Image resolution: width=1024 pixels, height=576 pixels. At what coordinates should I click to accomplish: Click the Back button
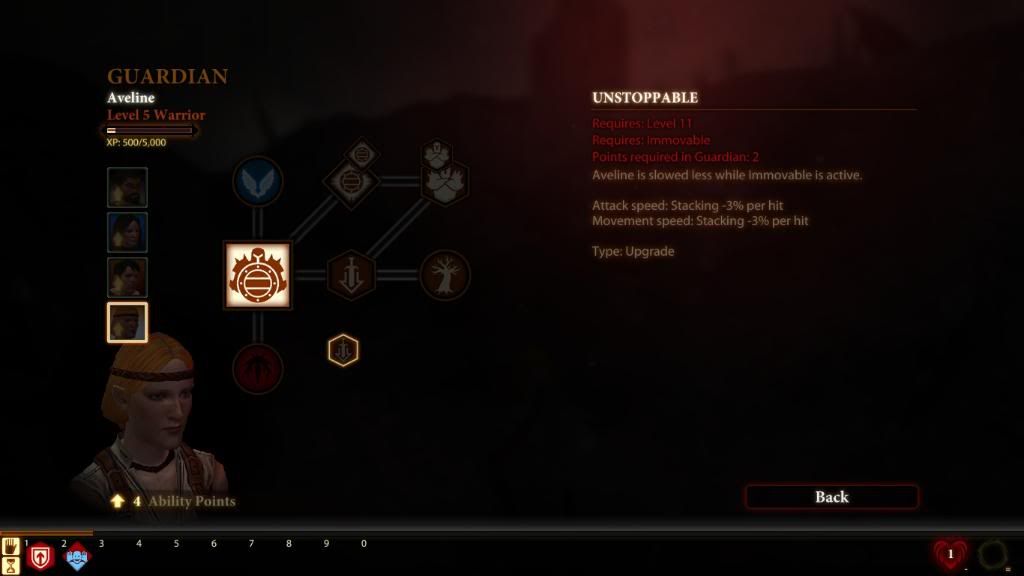tap(831, 497)
